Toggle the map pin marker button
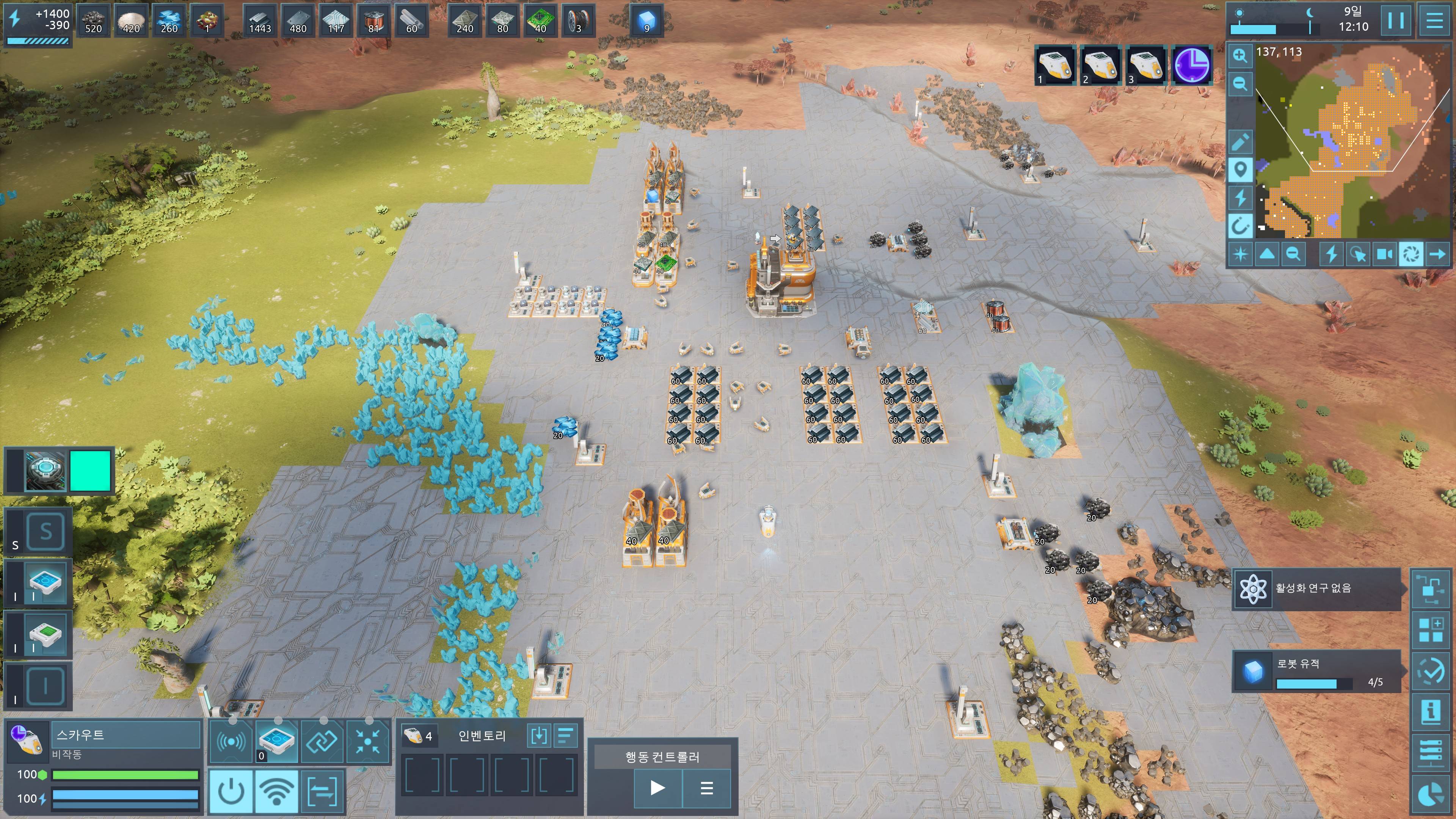 [1239, 169]
